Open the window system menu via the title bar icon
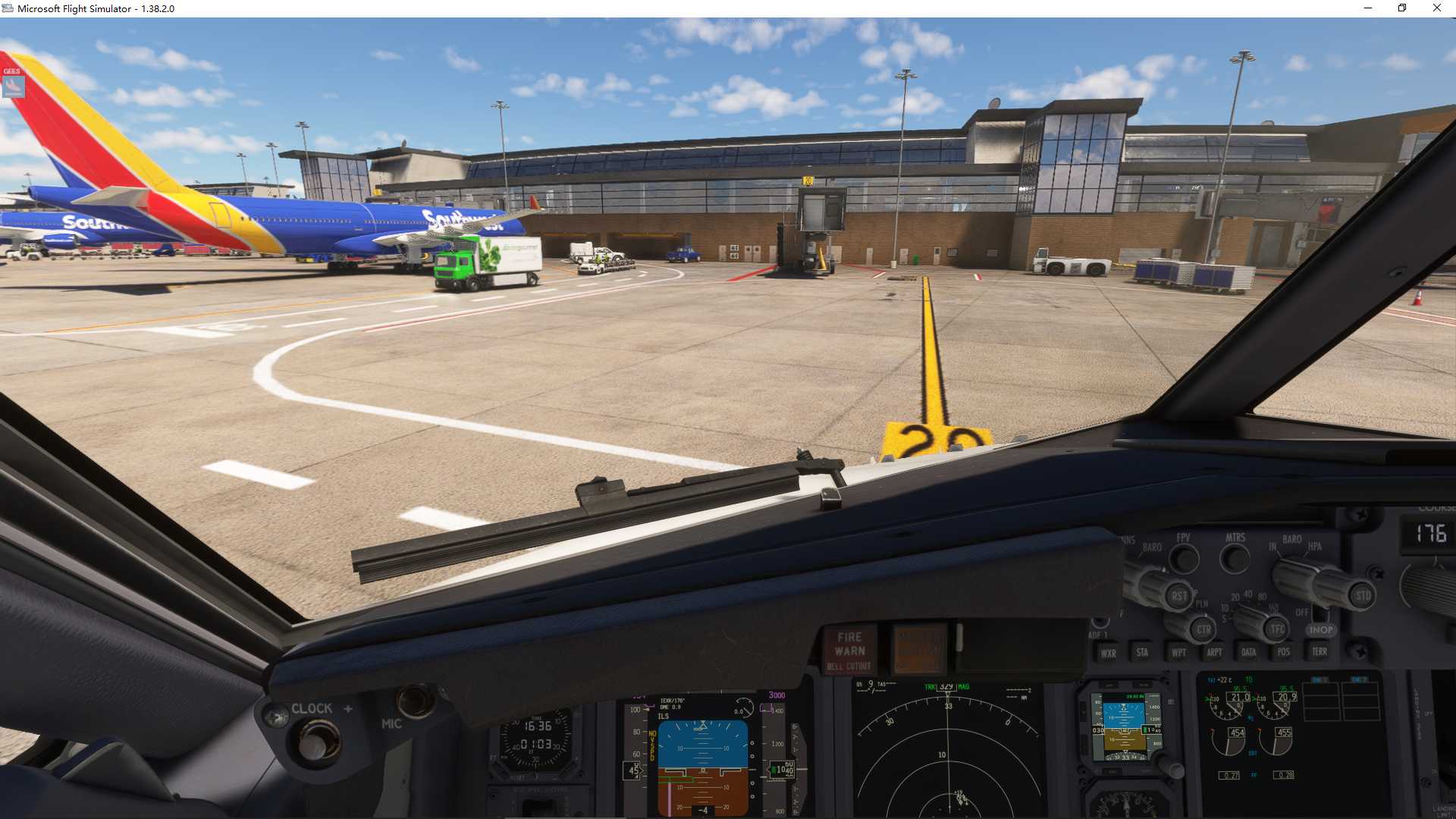 [8, 8]
